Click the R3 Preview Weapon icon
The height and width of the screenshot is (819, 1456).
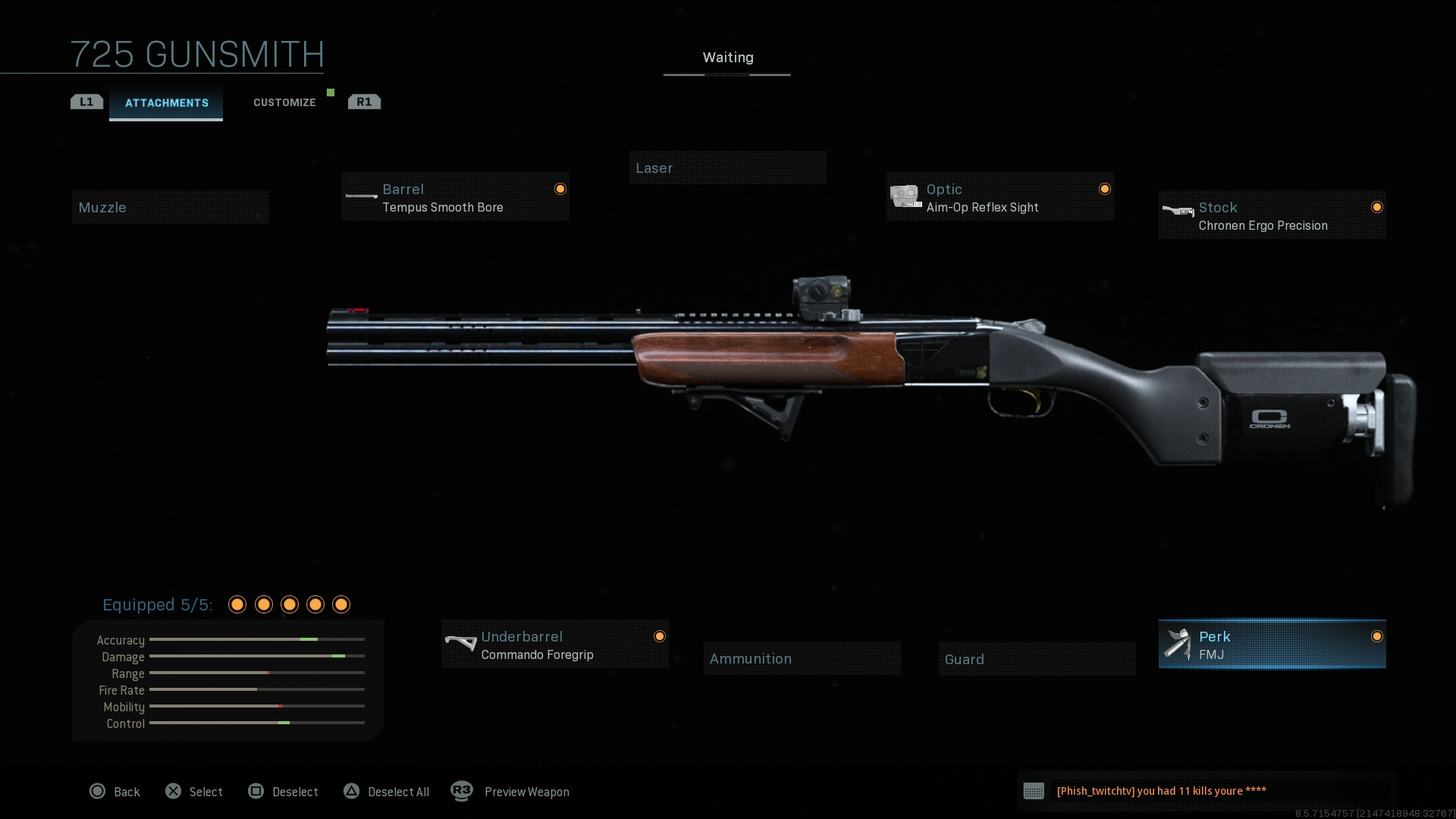point(461,791)
